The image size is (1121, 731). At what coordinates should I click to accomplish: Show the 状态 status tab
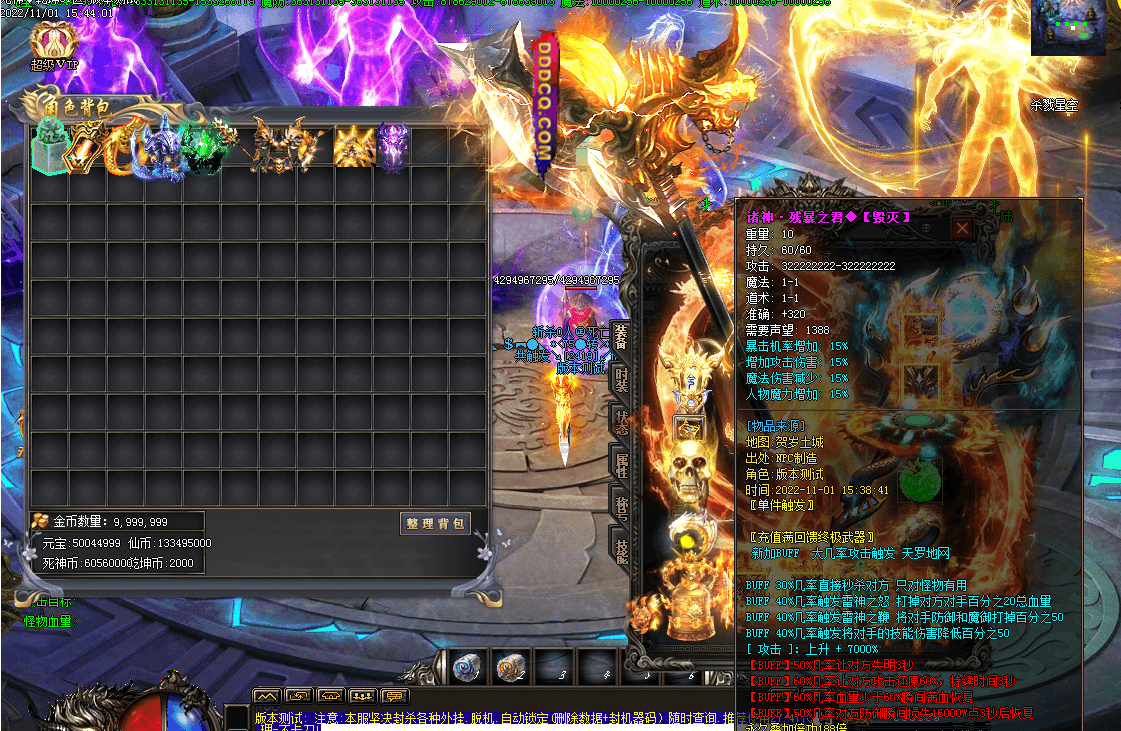coord(621,423)
